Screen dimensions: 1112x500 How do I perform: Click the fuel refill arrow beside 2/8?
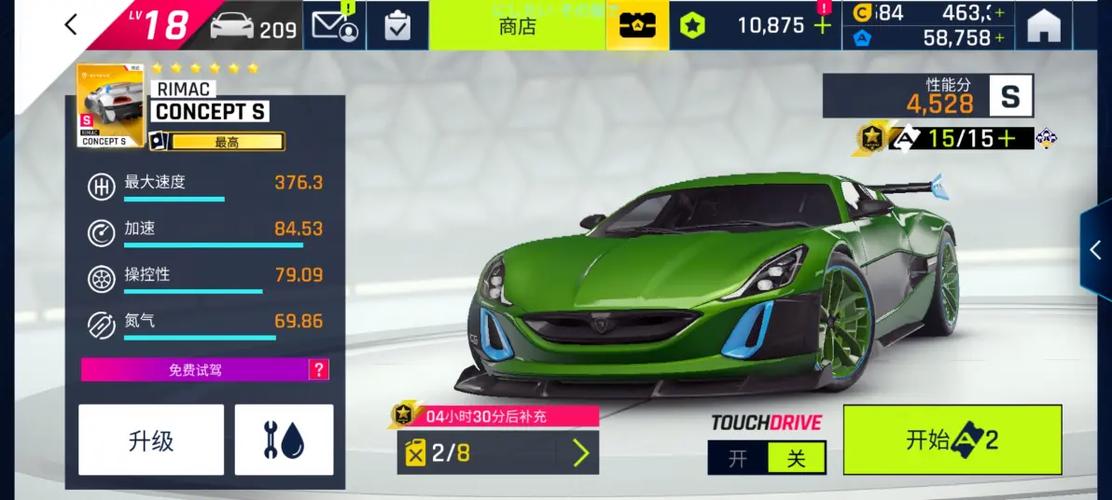coord(581,453)
